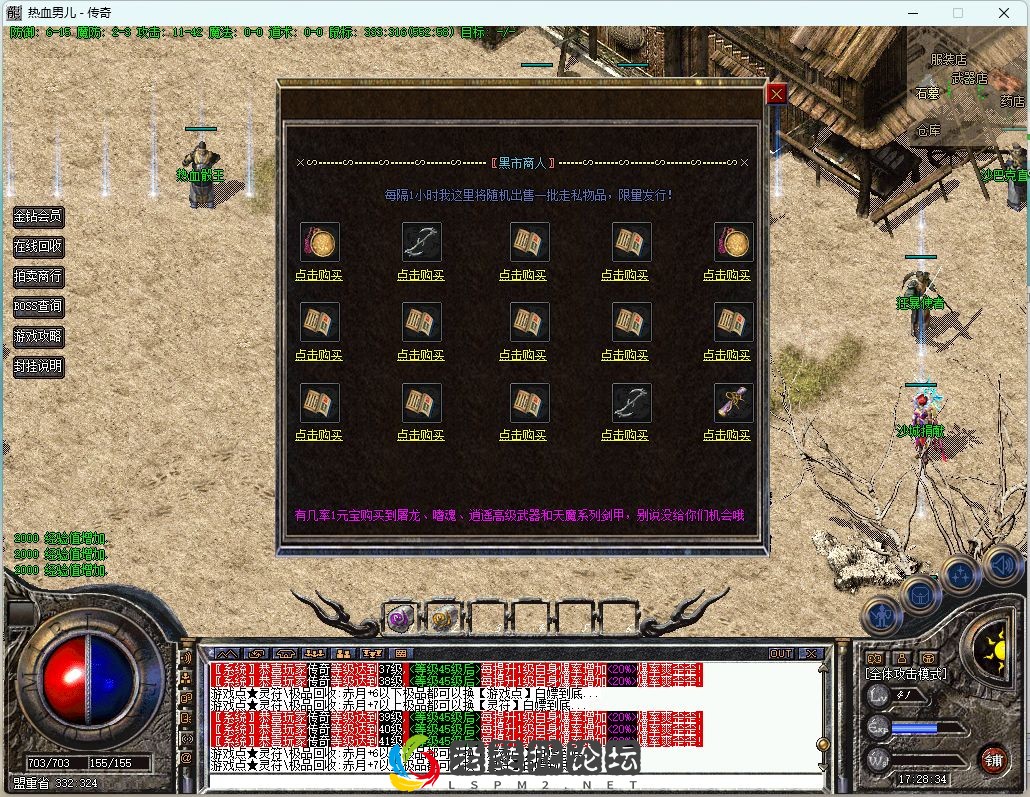The width and height of the screenshot is (1030, 797).
Task: Switch the 全体攻击模式 attack mode label
Action: point(906,674)
